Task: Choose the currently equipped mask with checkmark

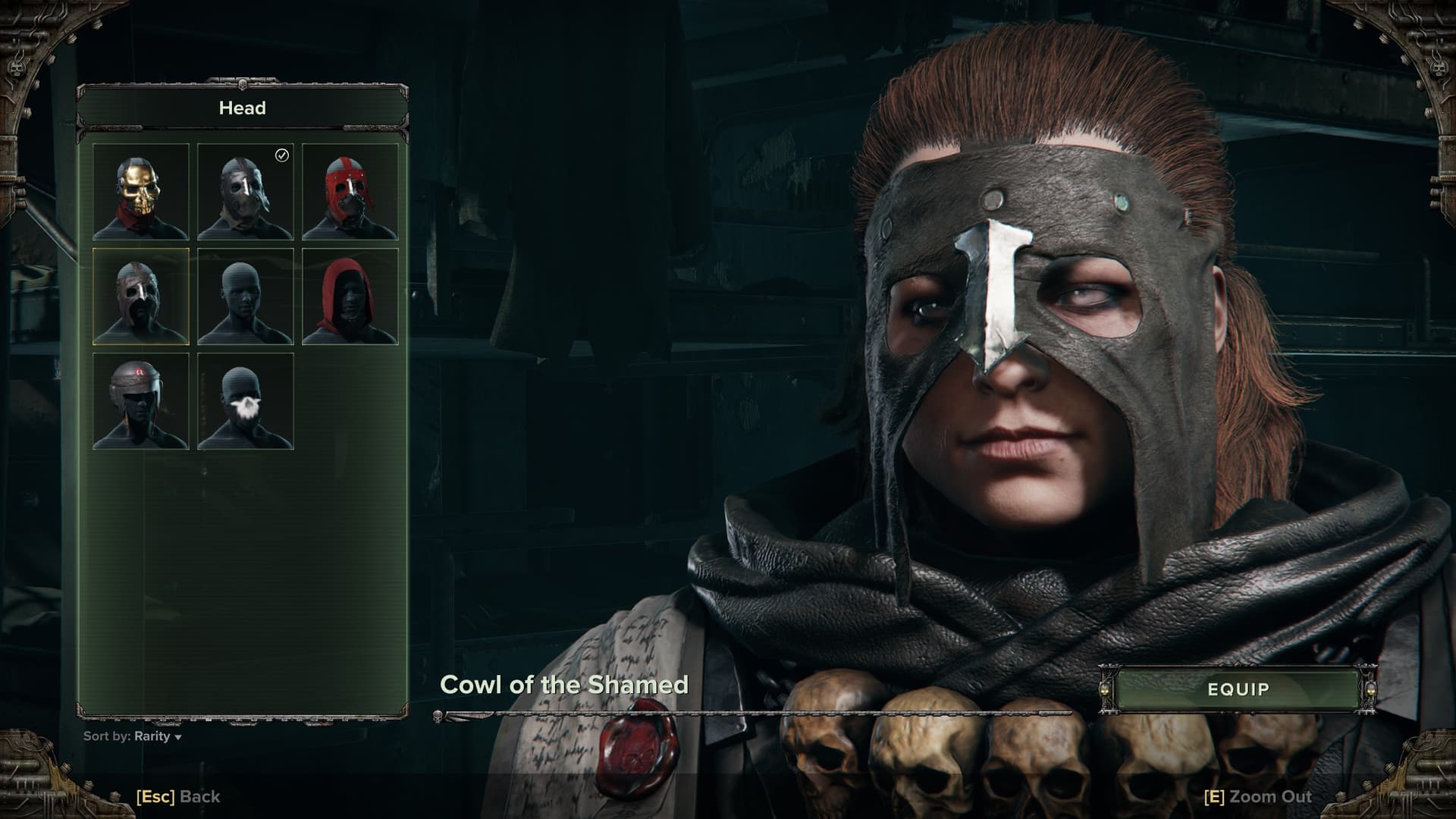Action: pyautogui.click(x=246, y=192)
